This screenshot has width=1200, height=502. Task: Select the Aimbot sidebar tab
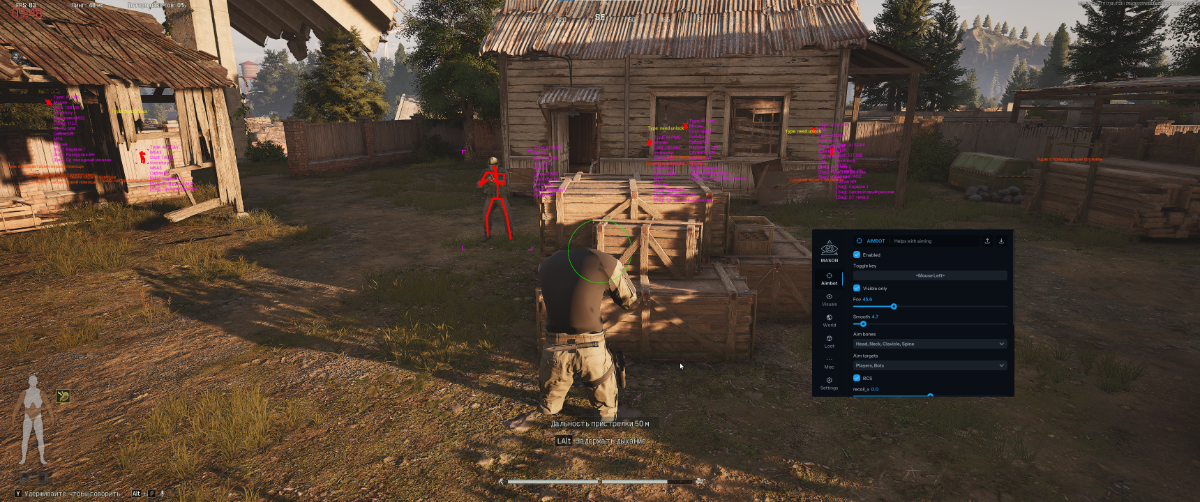point(829,278)
